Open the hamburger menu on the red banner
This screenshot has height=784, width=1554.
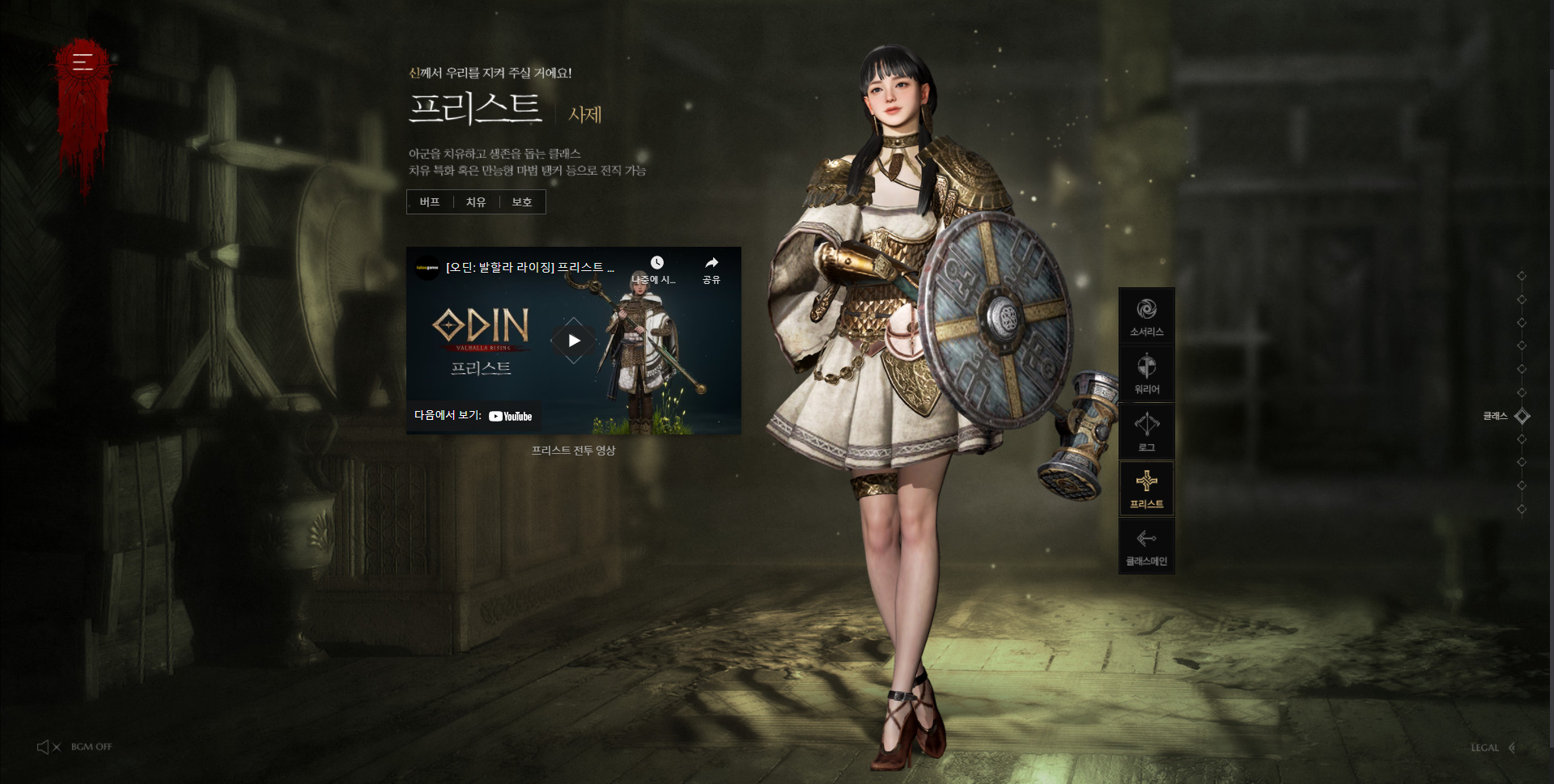pyautogui.click(x=83, y=61)
